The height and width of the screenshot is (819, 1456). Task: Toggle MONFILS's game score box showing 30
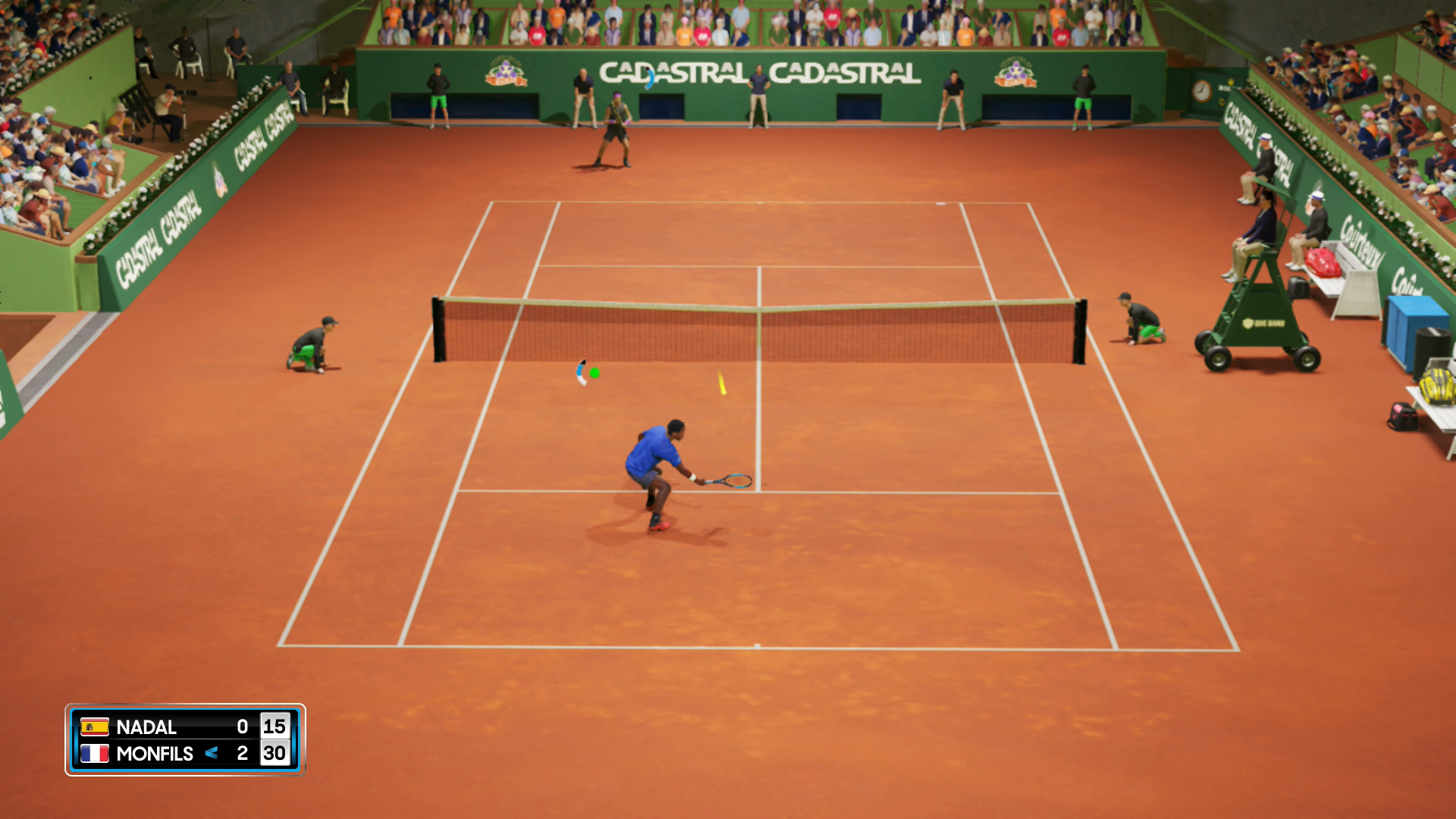[275, 754]
